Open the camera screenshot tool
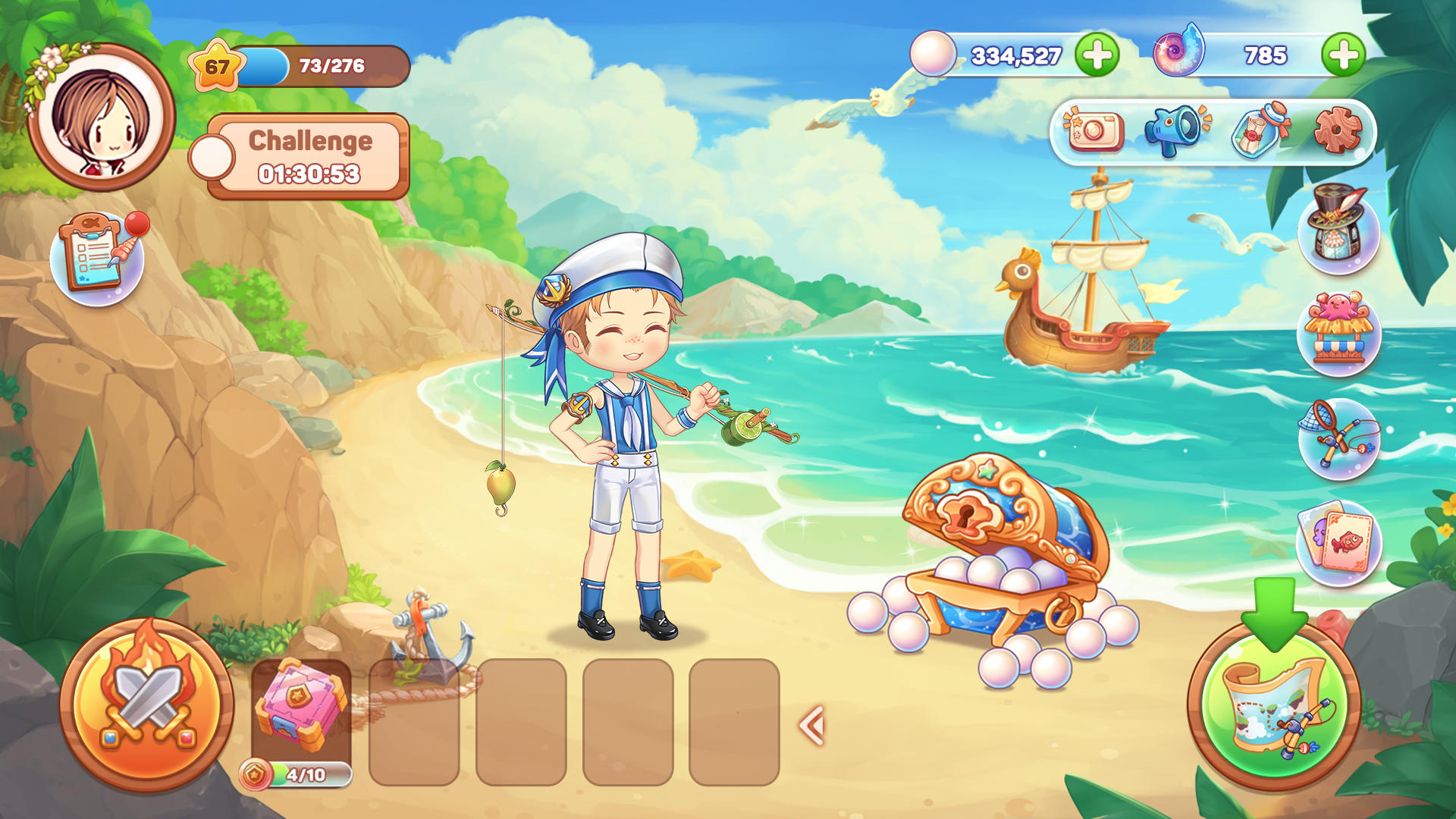 click(x=1094, y=132)
